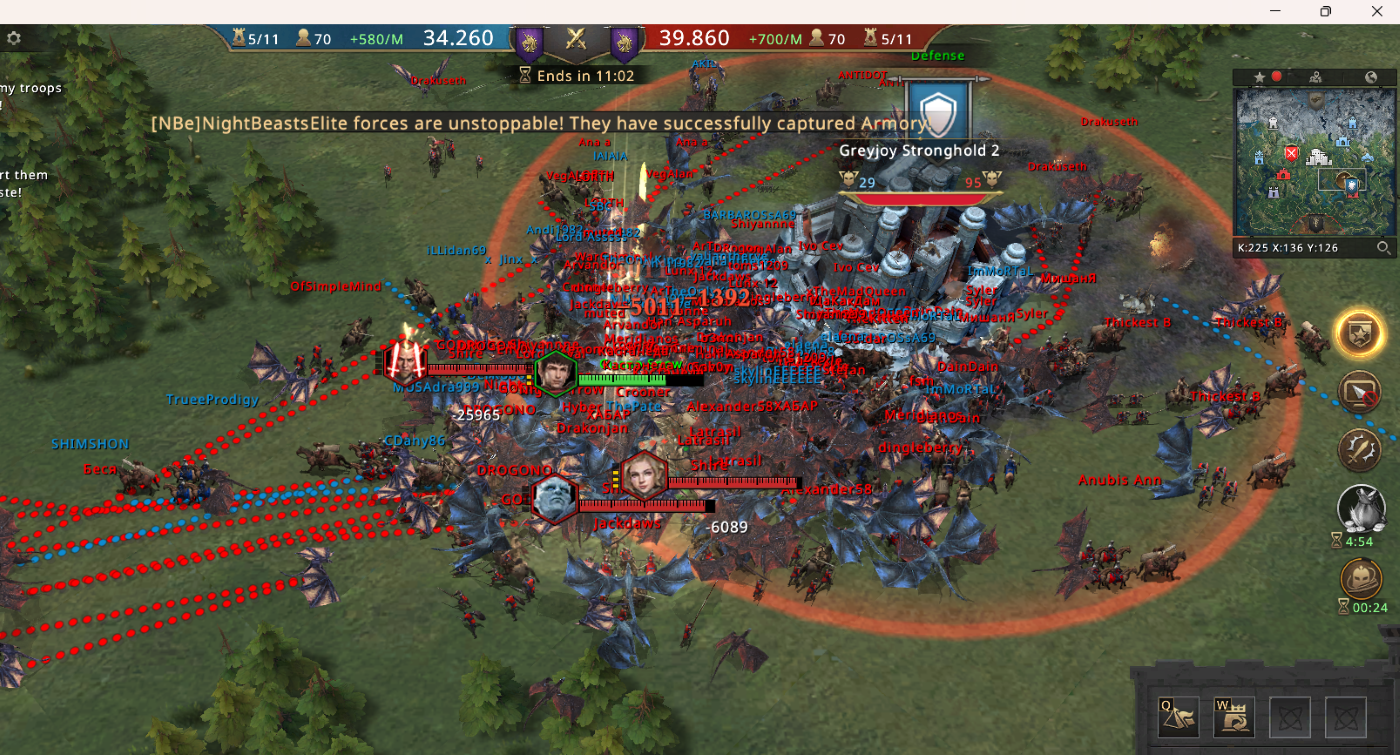Use the Q tent and flag skill
The image size is (1400, 755).
click(1178, 718)
